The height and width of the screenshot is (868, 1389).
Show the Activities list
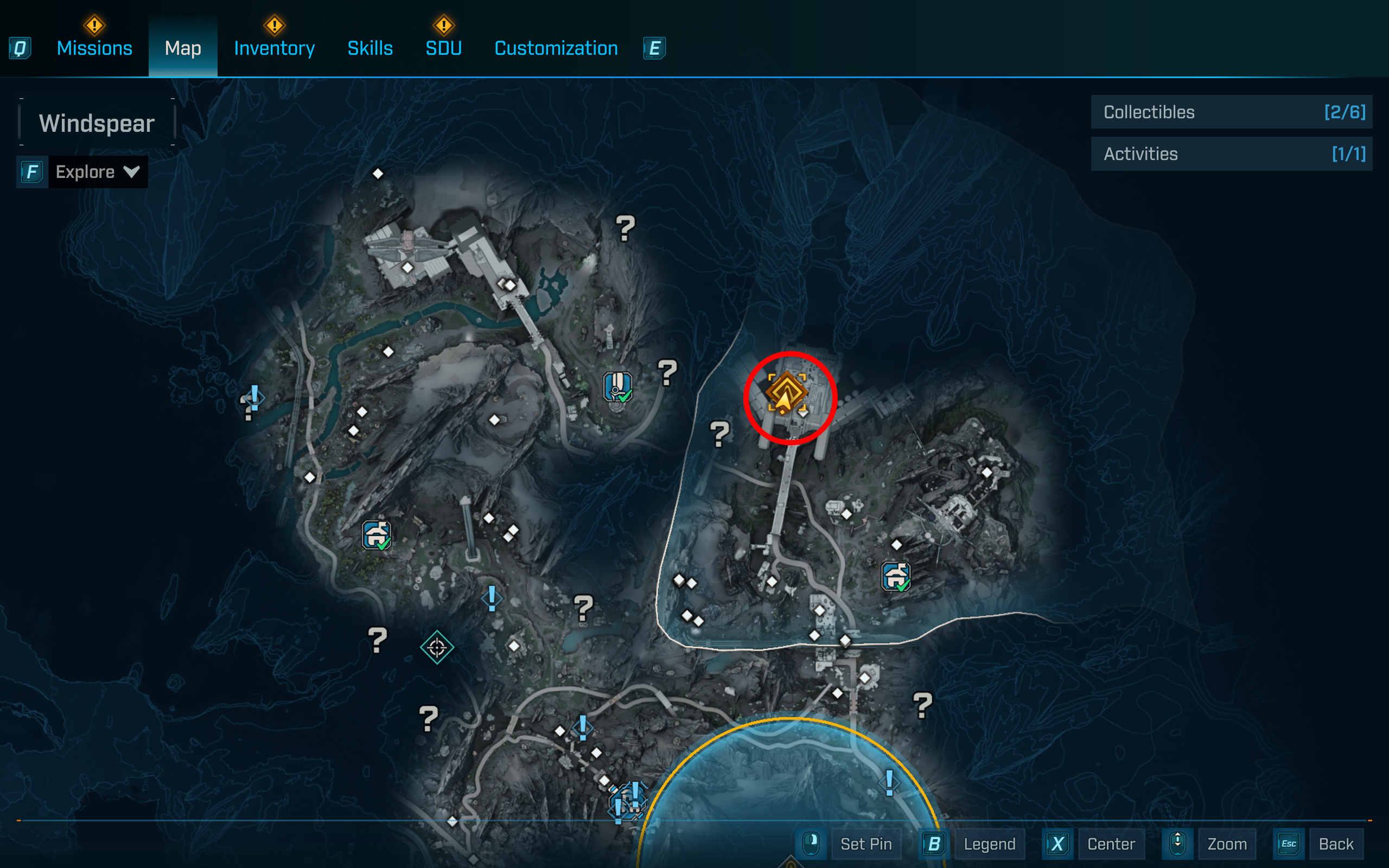click(1231, 154)
